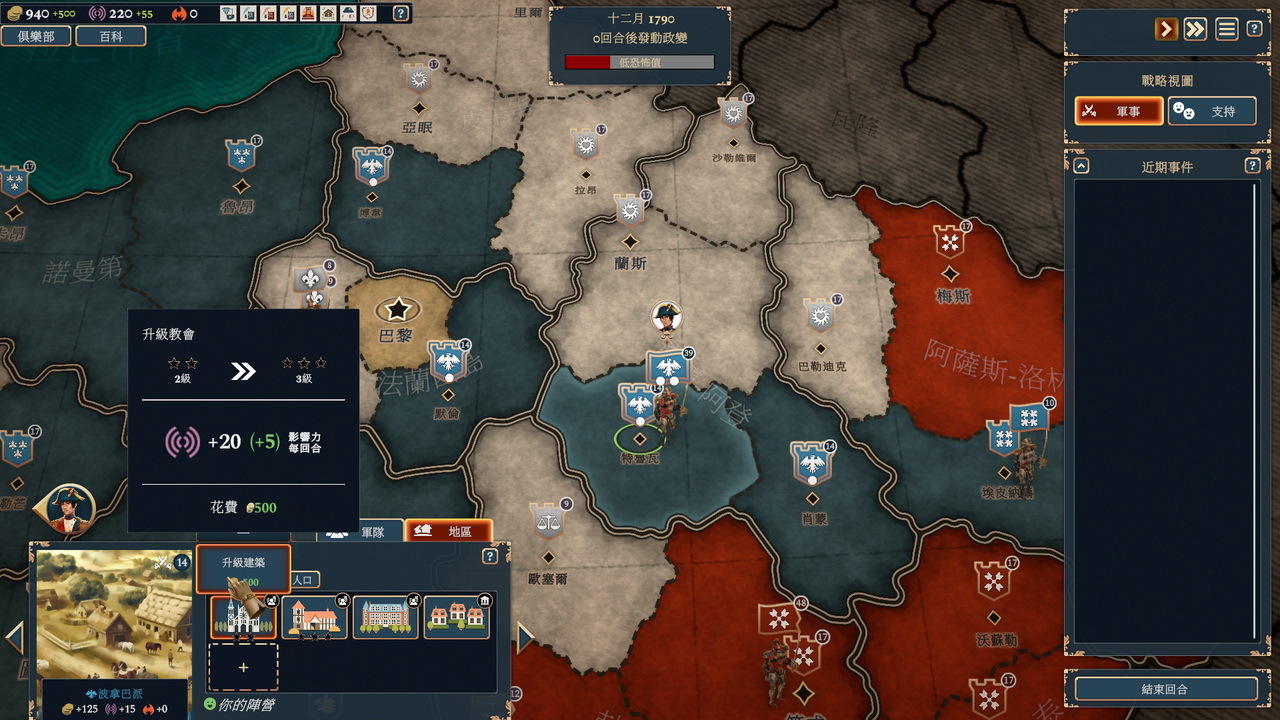This screenshot has width=1280, height=720.
Task: Switch strategic view to 支持 (Support)
Action: click(x=1212, y=111)
